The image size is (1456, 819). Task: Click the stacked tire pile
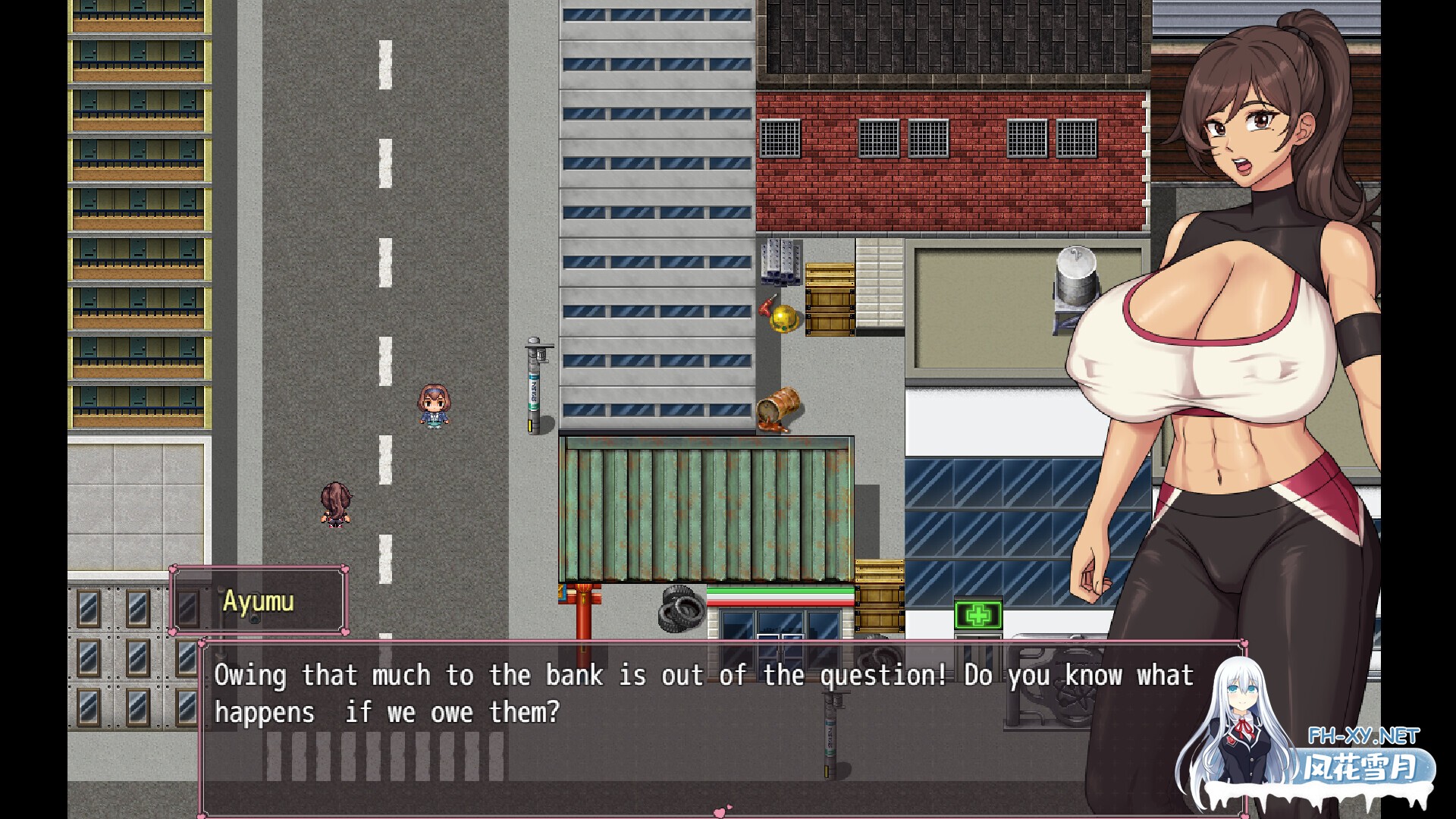tap(681, 610)
